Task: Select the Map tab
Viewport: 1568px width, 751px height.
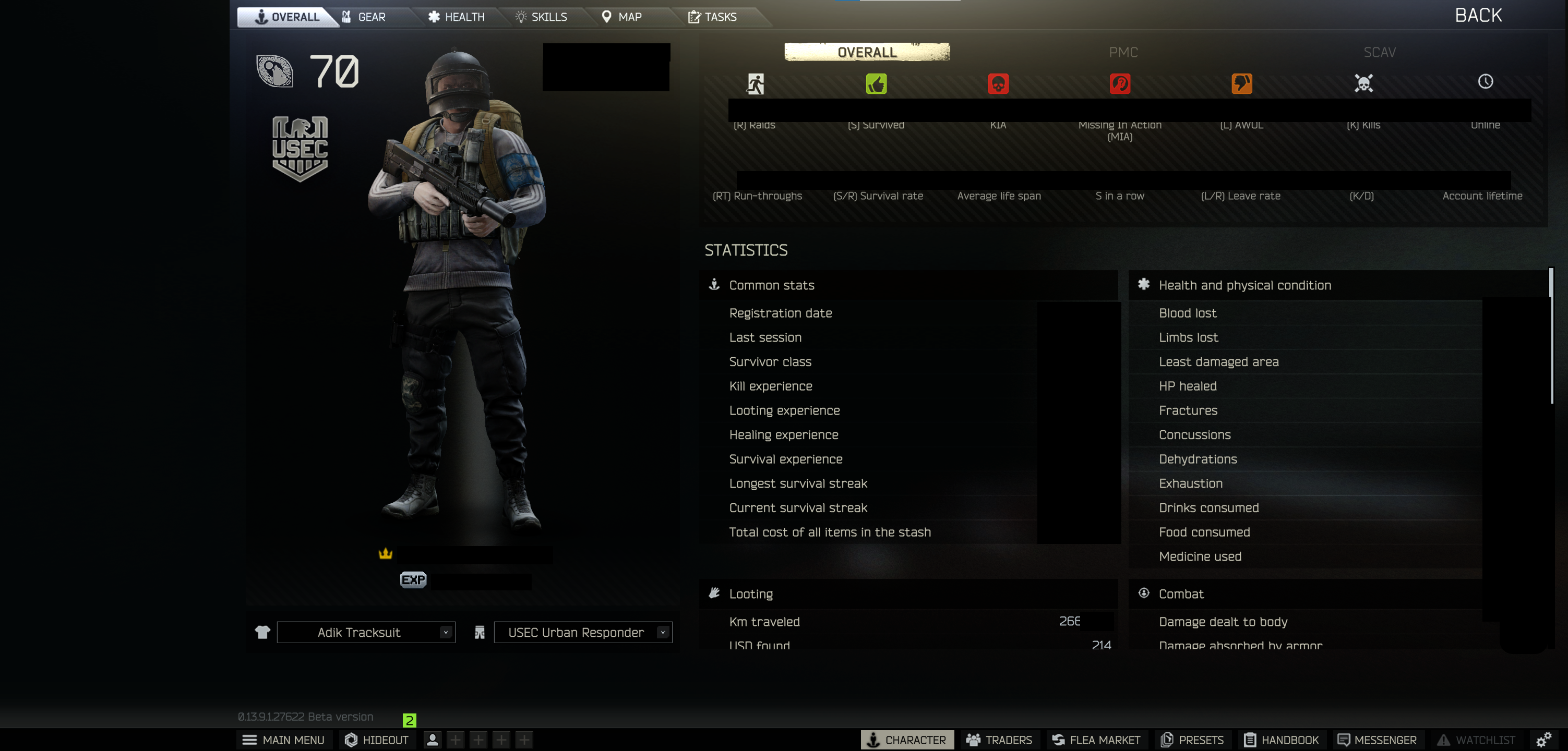Action: pyautogui.click(x=621, y=17)
